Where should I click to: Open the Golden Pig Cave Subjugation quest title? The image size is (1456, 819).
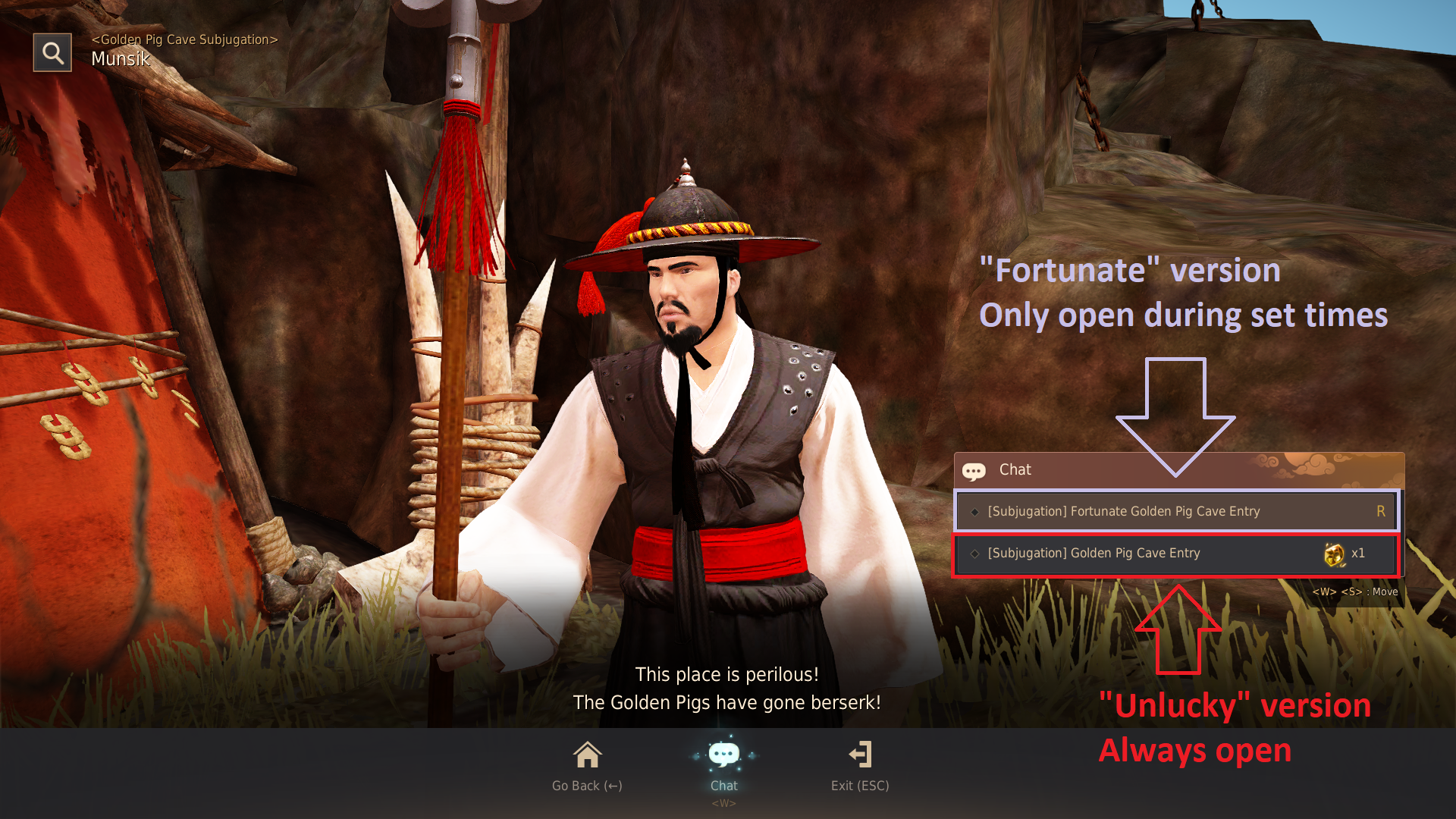pyautogui.click(x=184, y=39)
